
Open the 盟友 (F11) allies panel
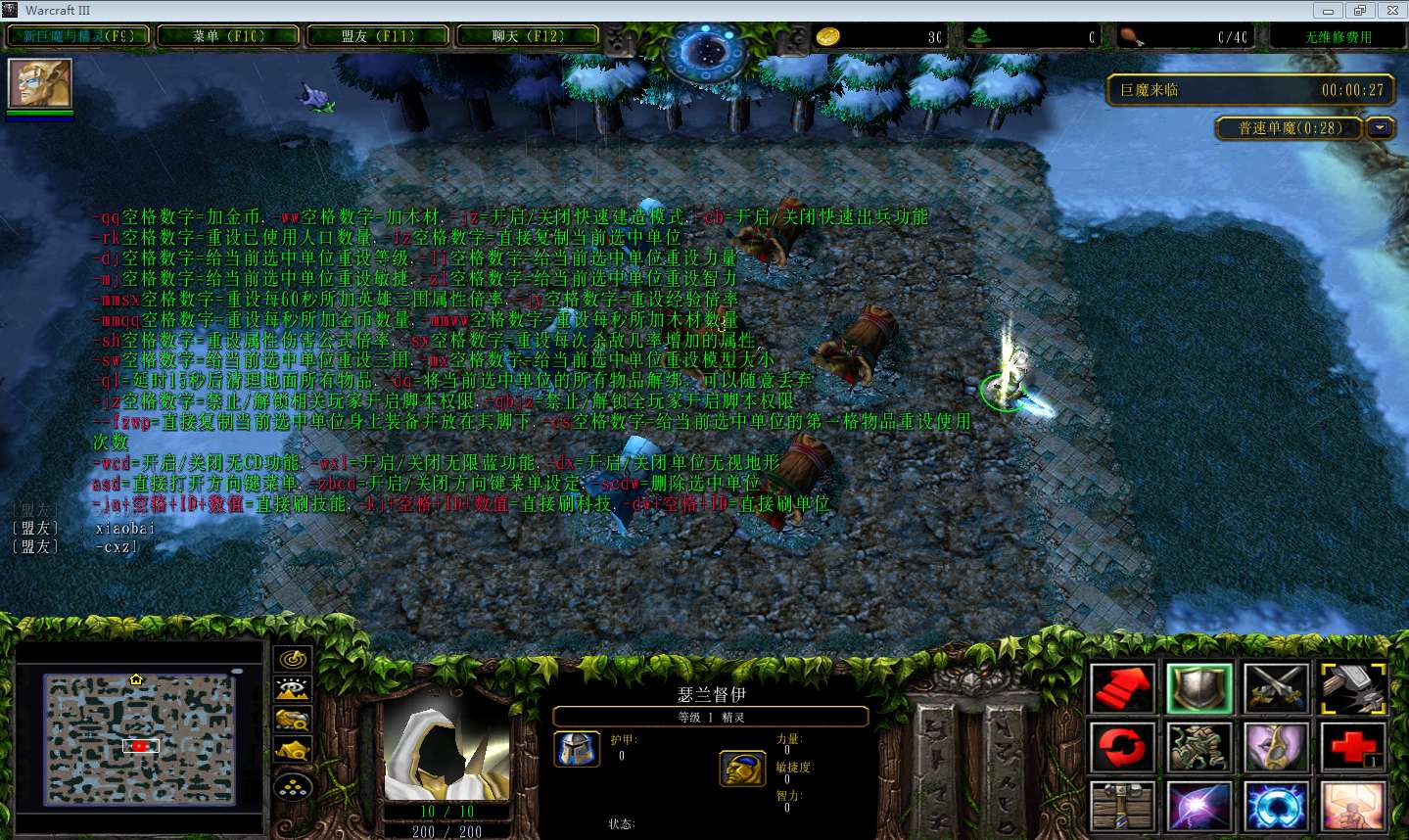click(x=378, y=36)
